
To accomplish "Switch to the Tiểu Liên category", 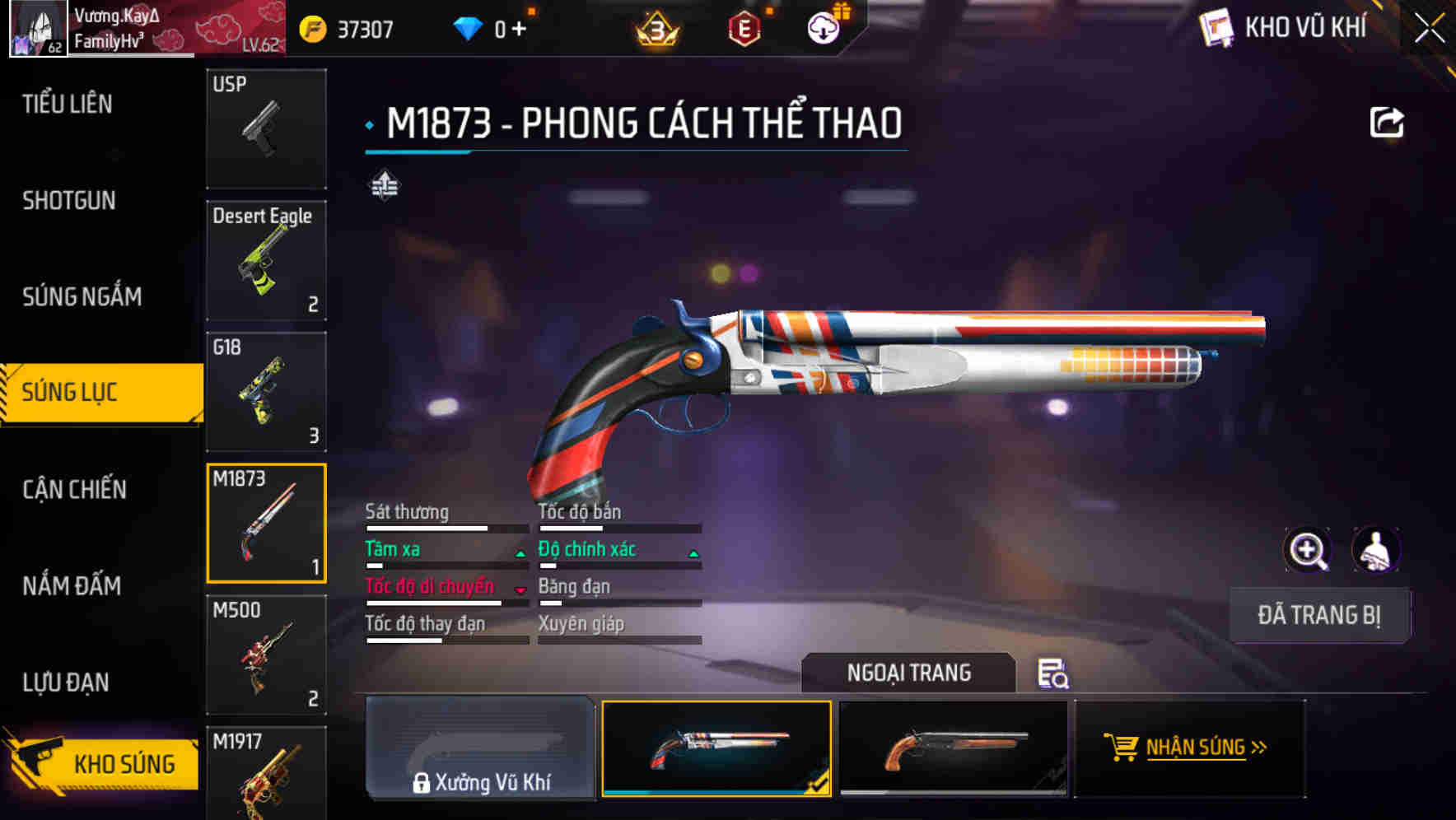I will pos(68,104).
